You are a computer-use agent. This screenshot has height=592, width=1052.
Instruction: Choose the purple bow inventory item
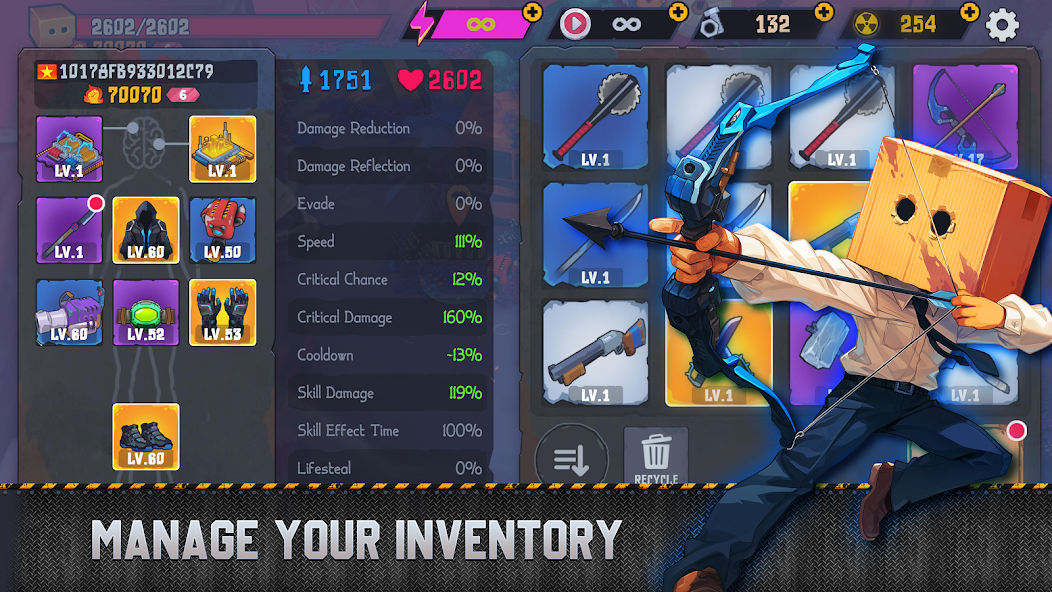964,112
